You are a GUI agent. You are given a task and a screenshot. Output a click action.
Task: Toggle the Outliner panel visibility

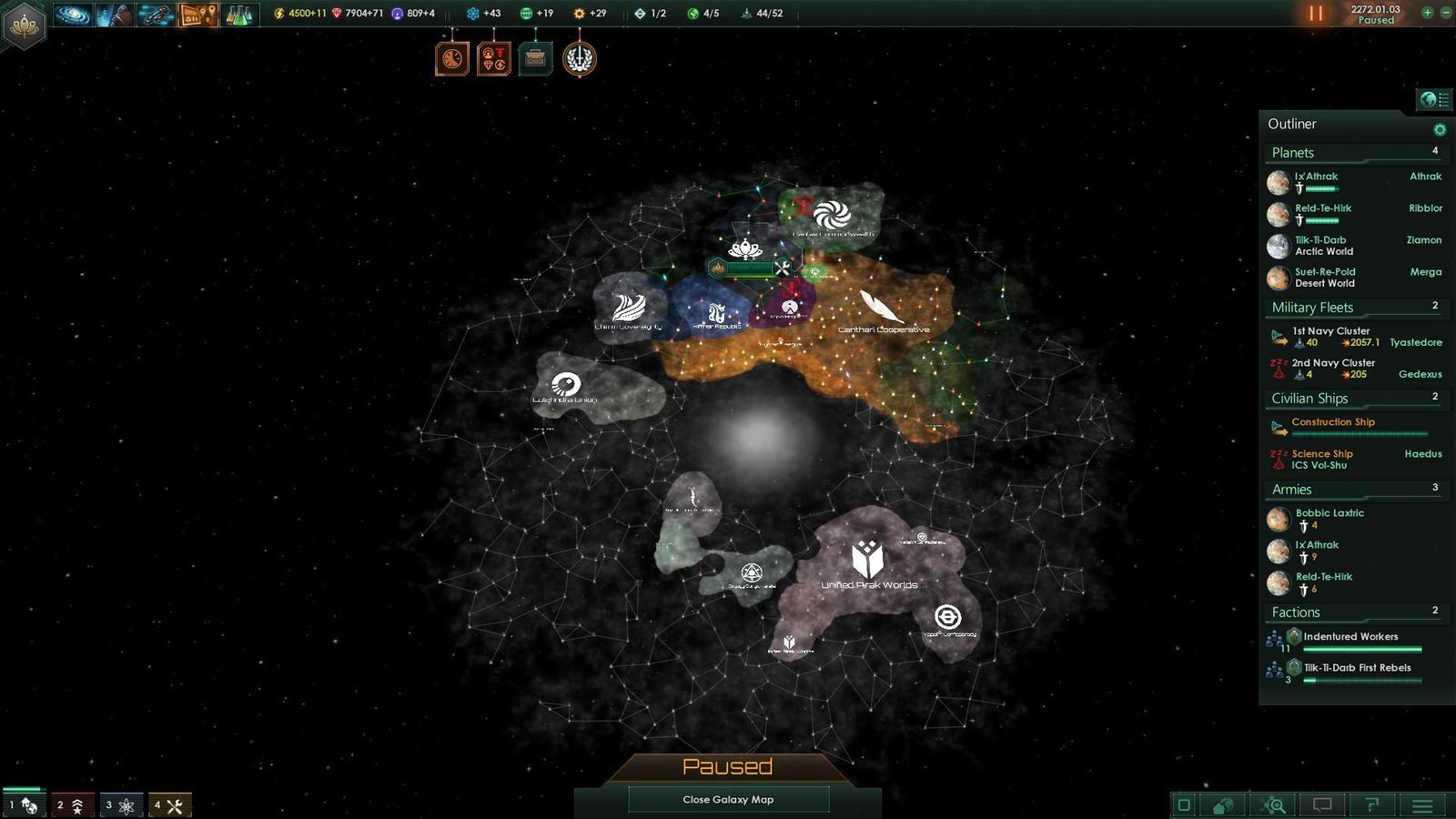coord(1434,99)
